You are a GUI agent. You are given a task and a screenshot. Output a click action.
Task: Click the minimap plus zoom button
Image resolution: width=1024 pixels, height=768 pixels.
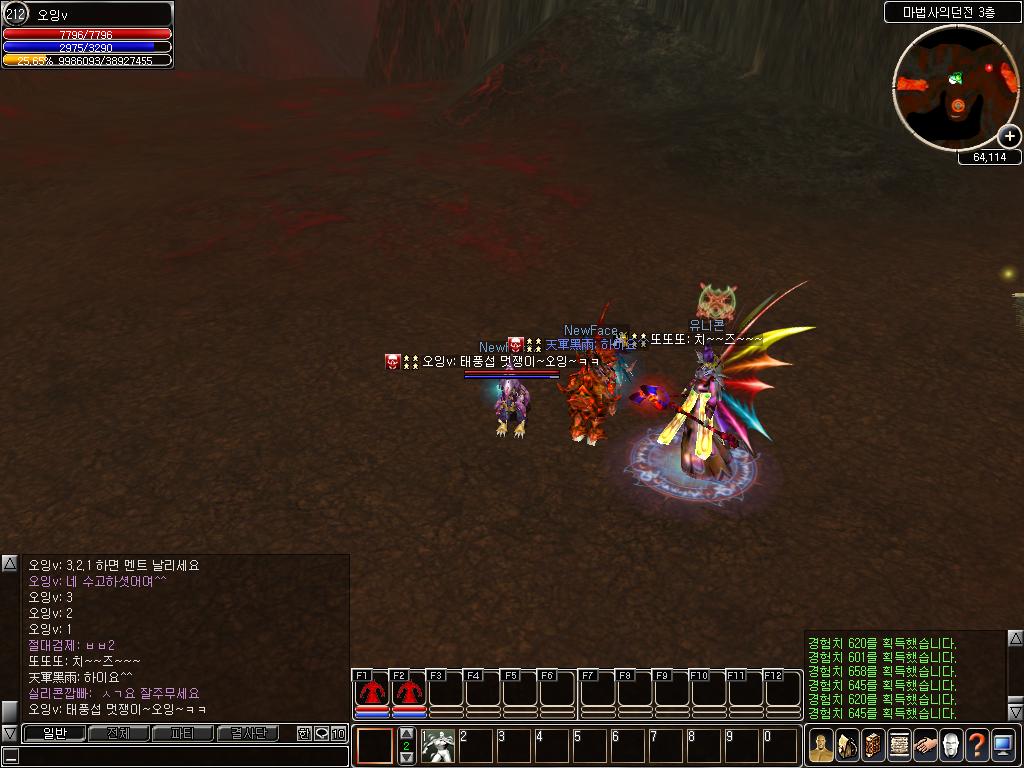point(1009,136)
